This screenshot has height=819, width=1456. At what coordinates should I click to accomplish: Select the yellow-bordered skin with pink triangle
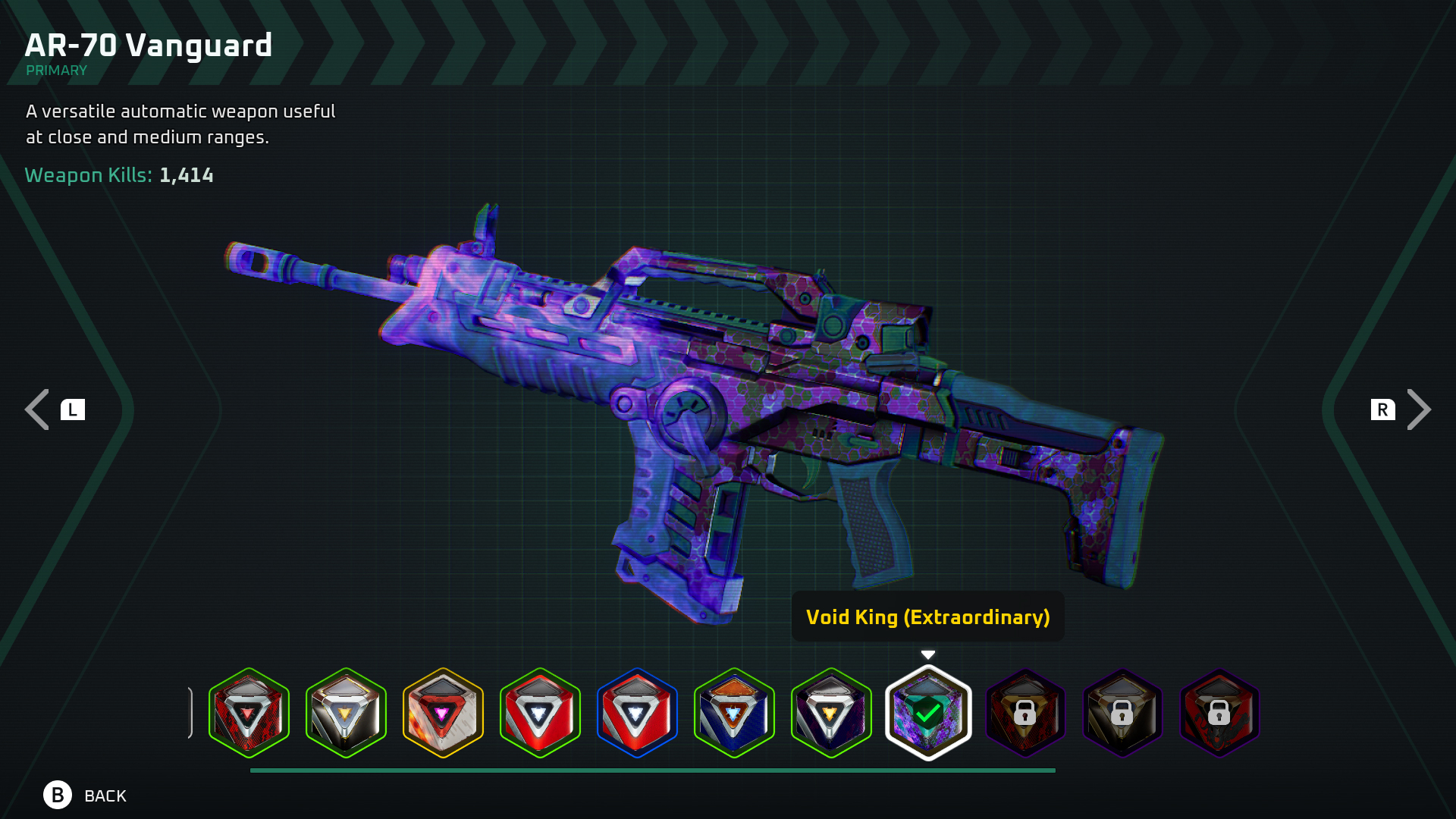pos(444,713)
